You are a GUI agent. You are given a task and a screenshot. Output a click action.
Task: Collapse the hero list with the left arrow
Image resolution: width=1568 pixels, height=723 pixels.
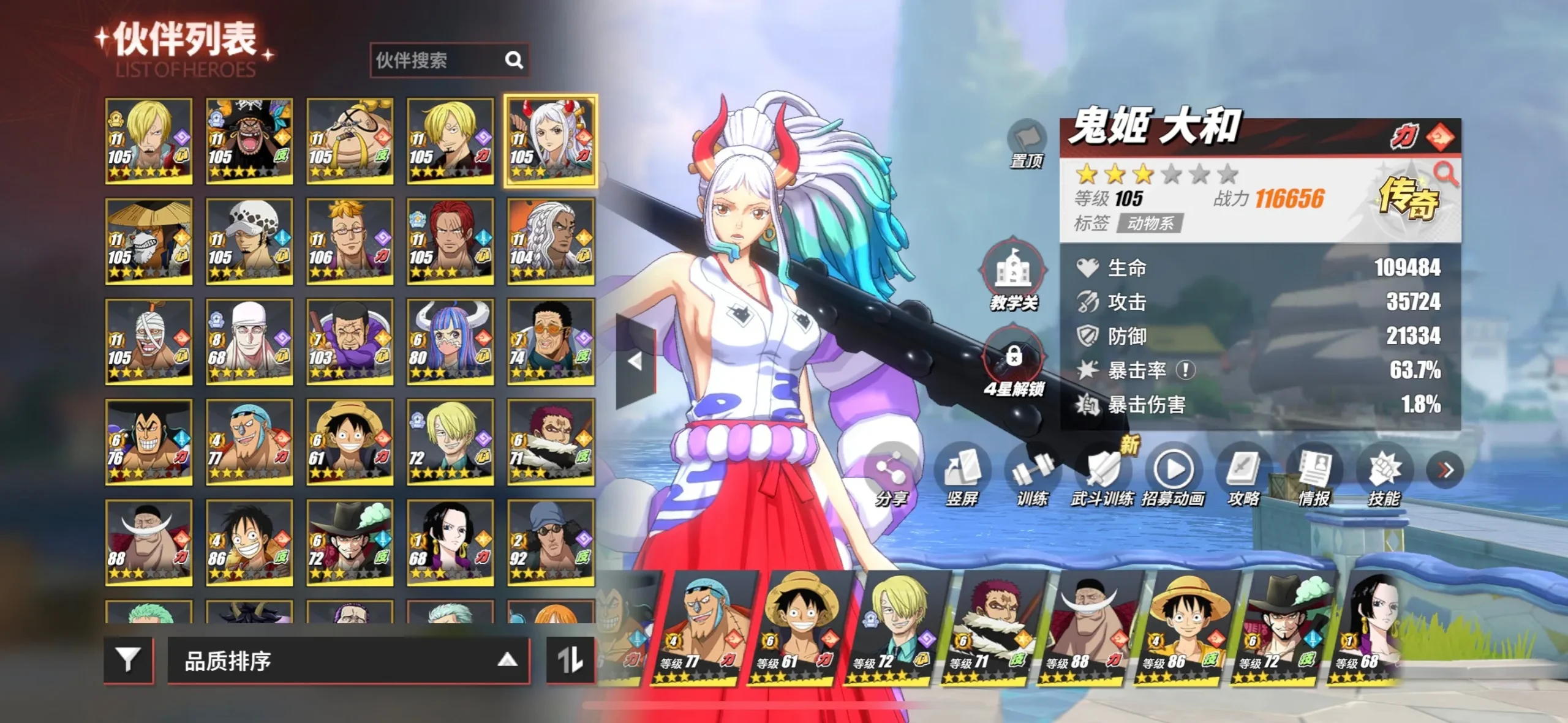(x=635, y=361)
